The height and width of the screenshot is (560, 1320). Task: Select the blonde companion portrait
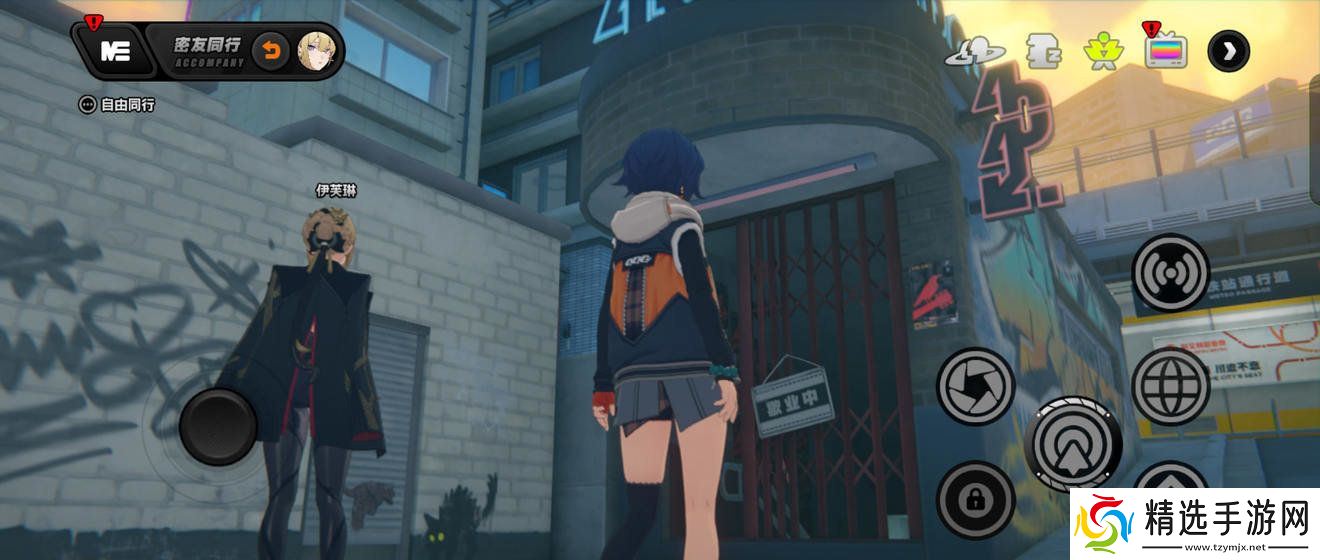coord(318,50)
